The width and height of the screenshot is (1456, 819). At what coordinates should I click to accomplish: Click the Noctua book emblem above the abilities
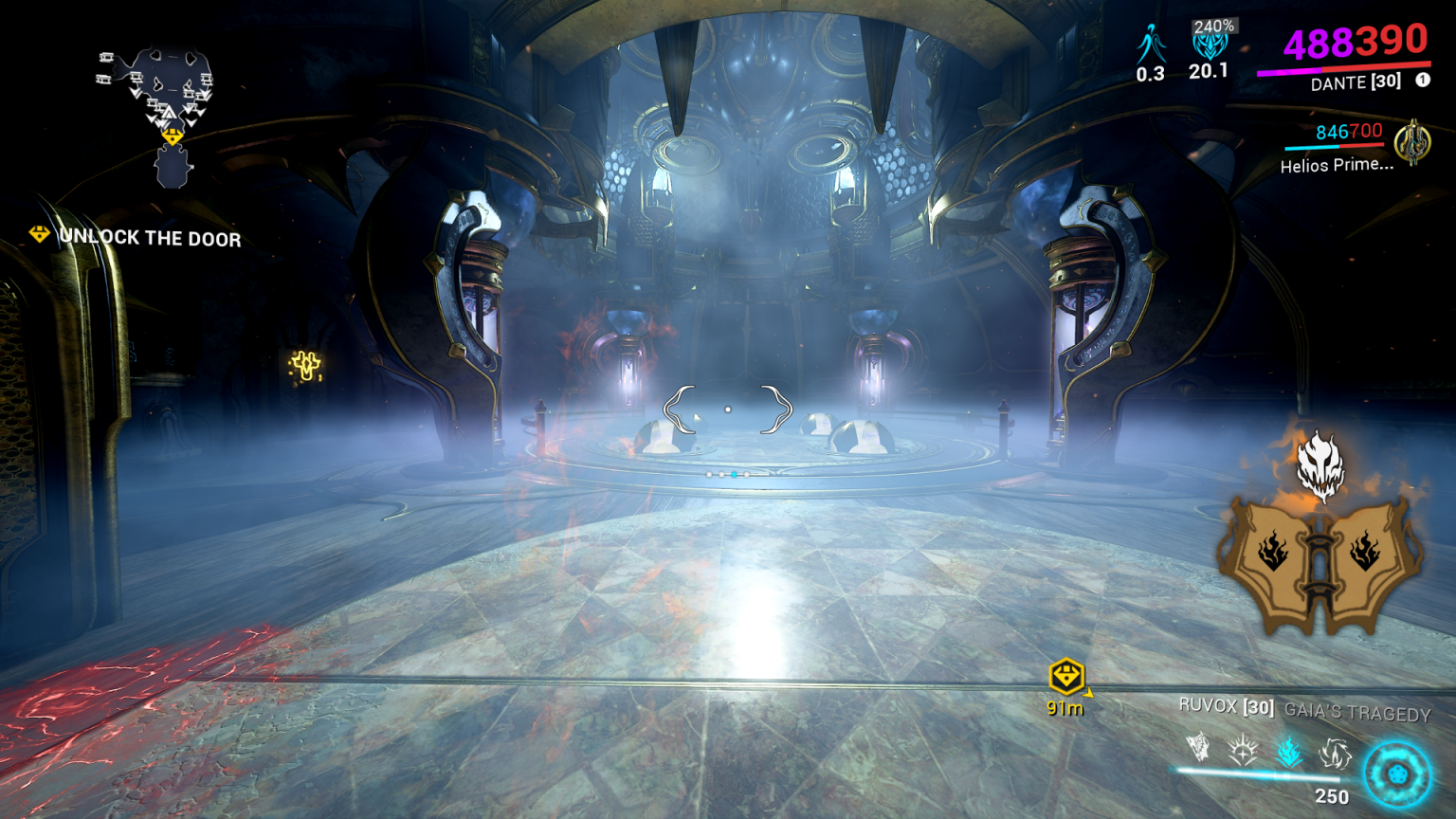coord(1318,569)
